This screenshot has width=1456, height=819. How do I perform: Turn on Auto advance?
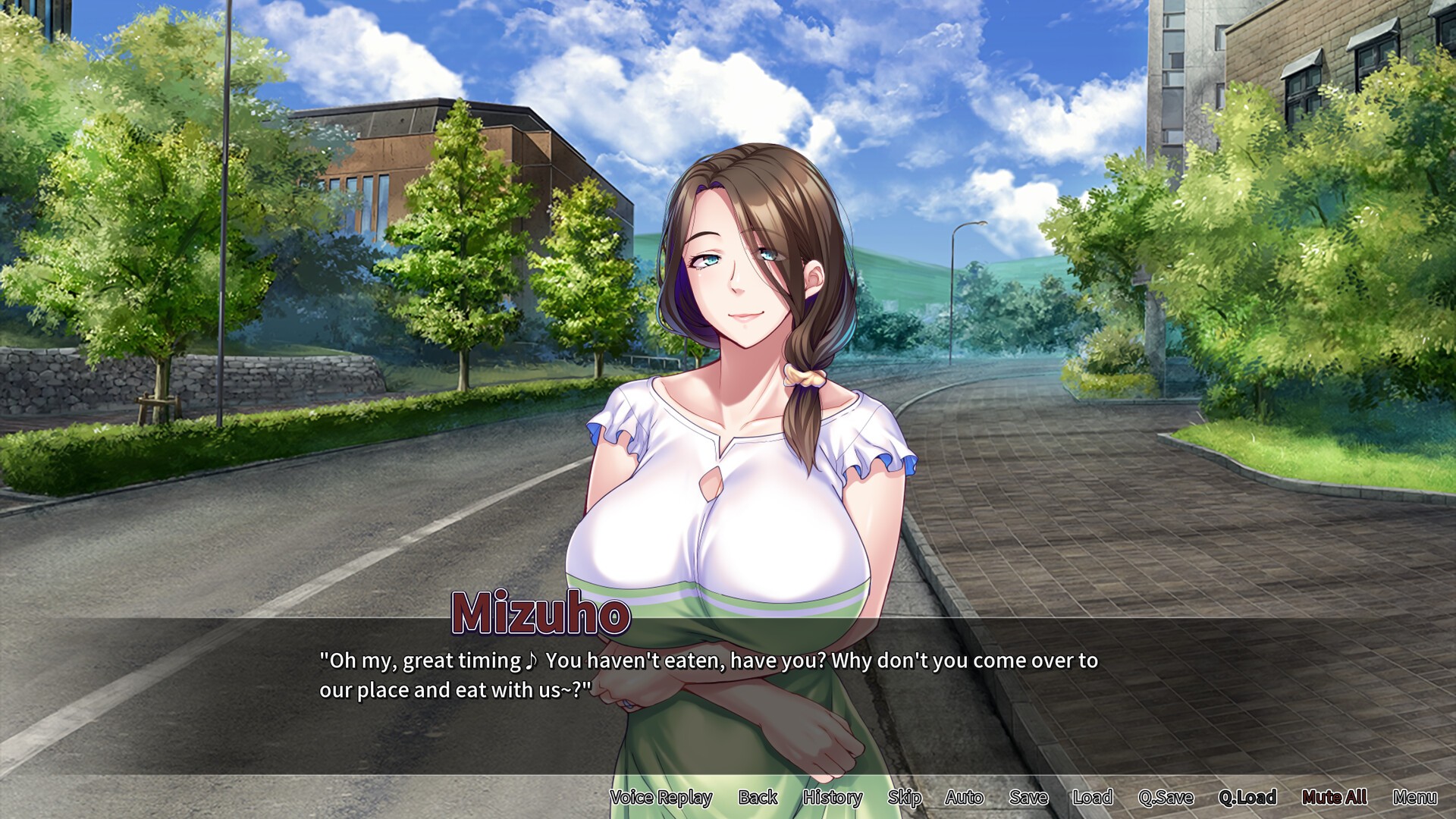pyautogui.click(x=964, y=797)
